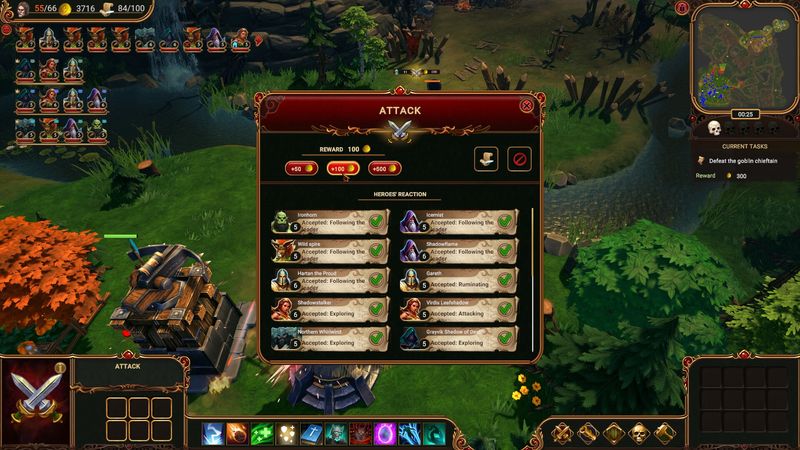Select Ironhorn's hero reaction row
This screenshot has height=450, width=800.
tap(329, 221)
